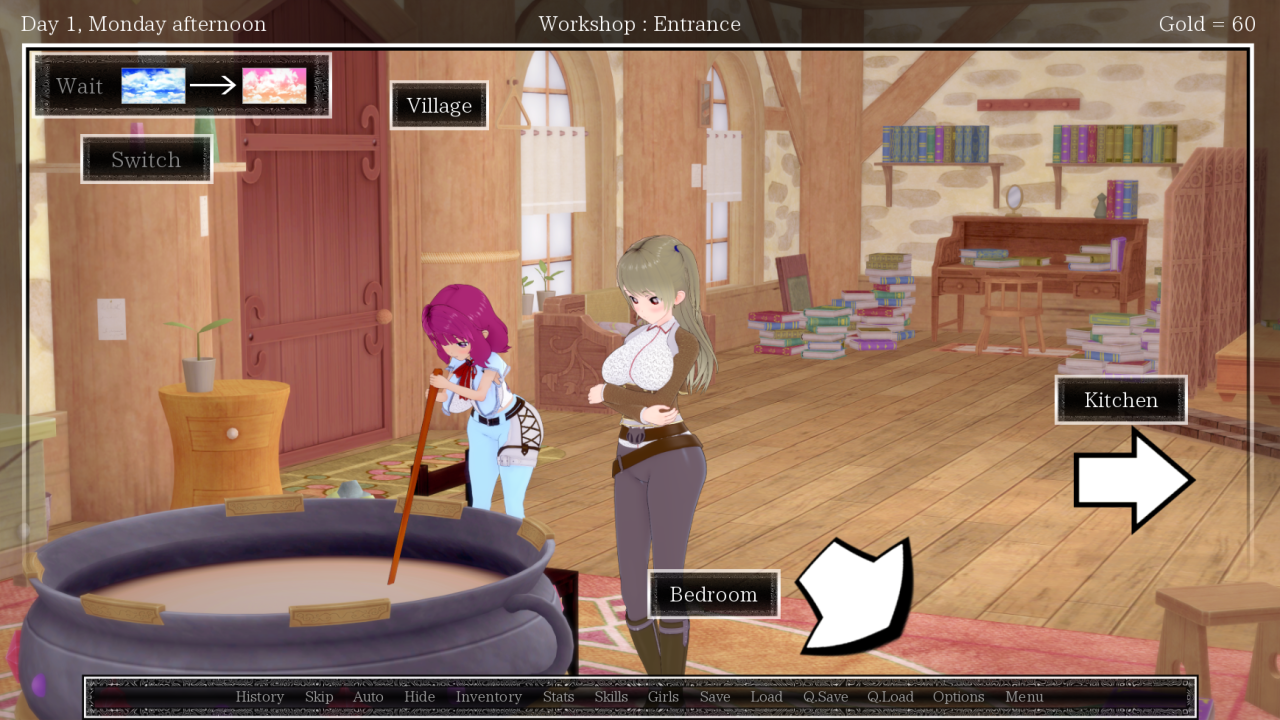Open the Inventory
This screenshot has width=1280, height=720.
pos(489,697)
